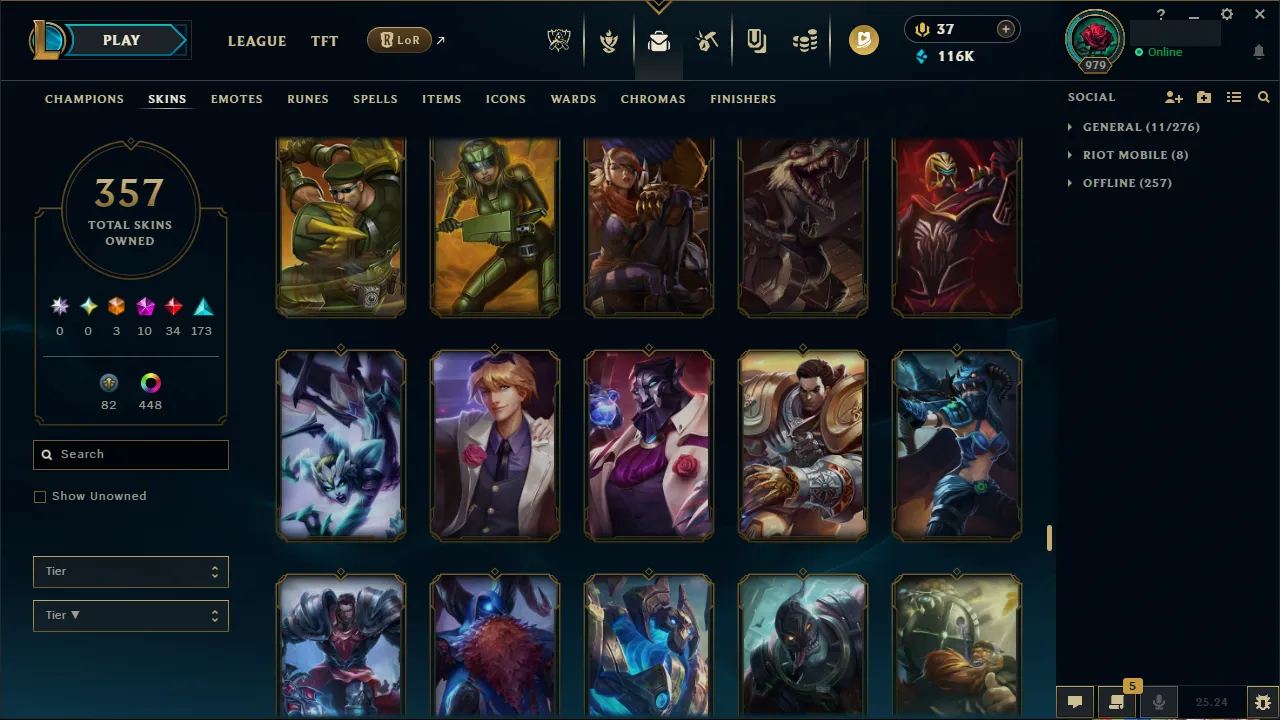Screen dimensions: 1280x720
Task: Click inside the skin Search field
Action: tap(130, 455)
